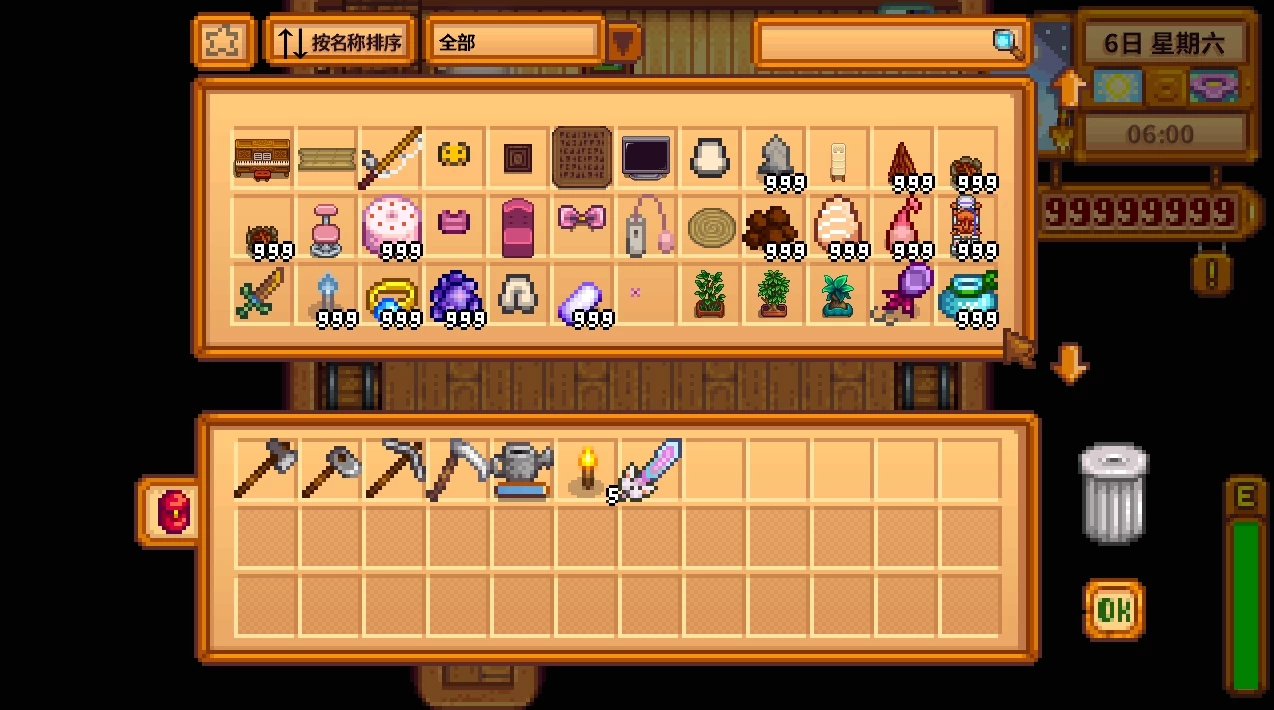Go to next page with down arrow
Screen dimensions: 1274x710
1068,363
